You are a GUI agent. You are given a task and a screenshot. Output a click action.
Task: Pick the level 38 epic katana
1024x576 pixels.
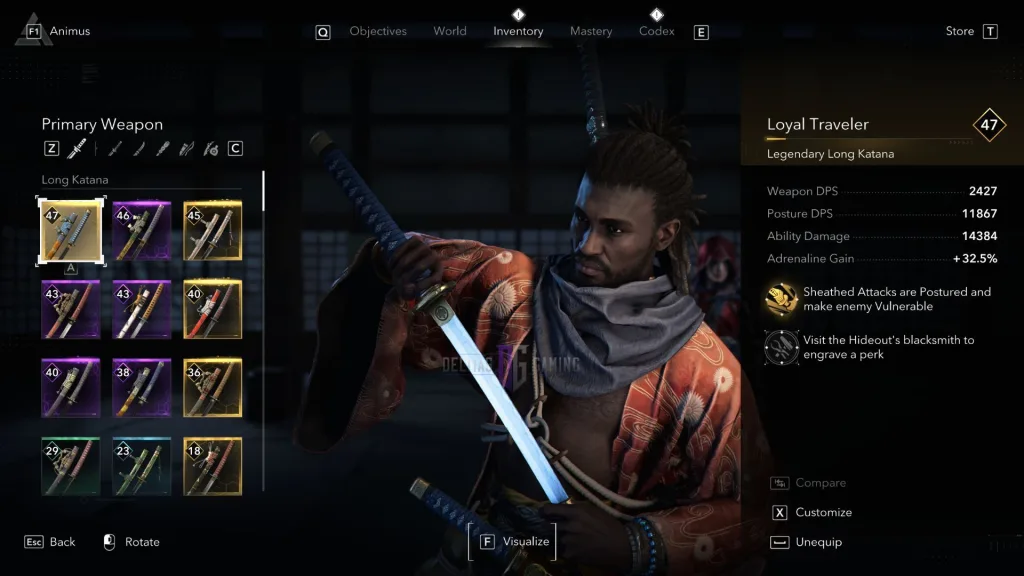tap(141, 387)
